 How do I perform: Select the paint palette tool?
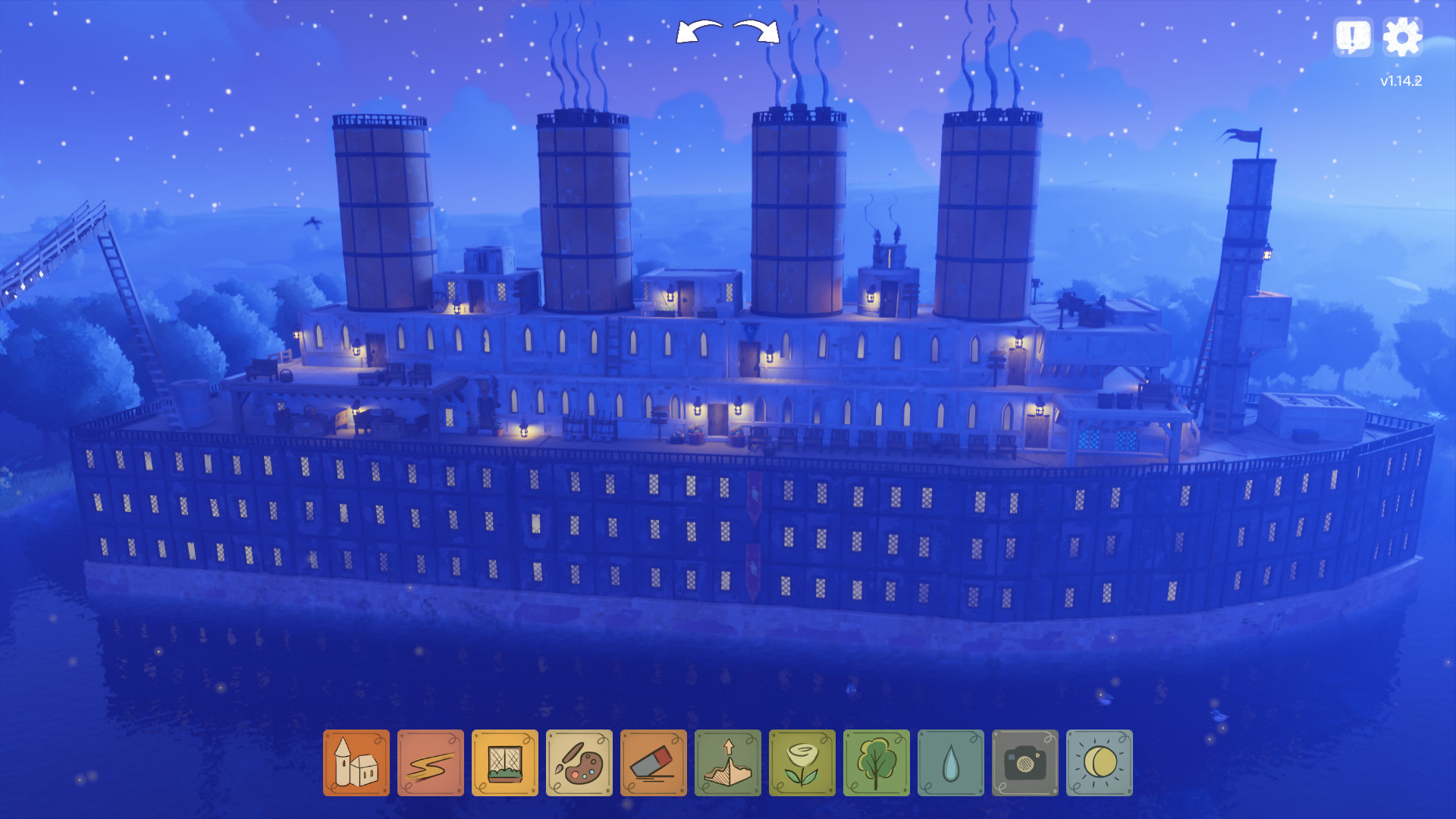click(579, 763)
